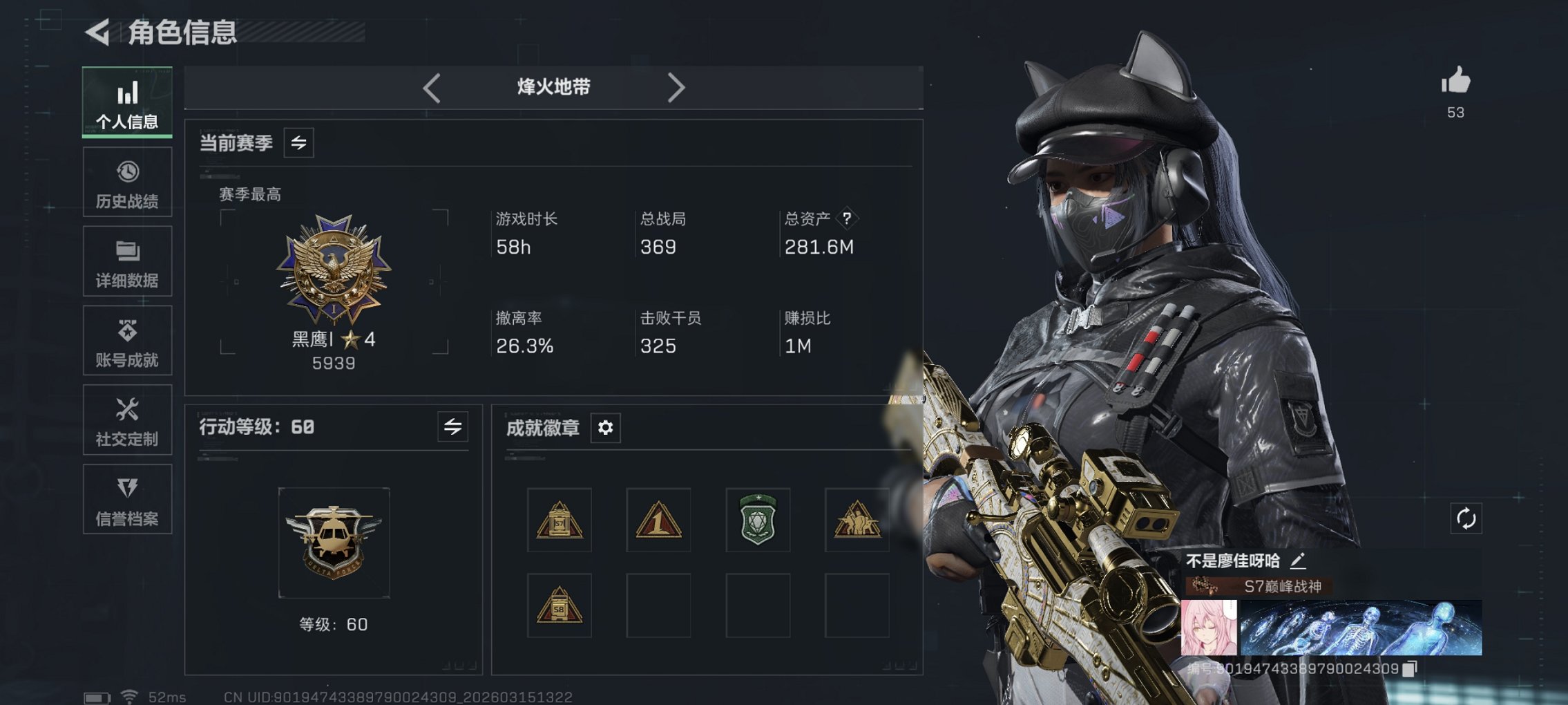
Task: Click the switch icon next to 行动等级
Action: pyautogui.click(x=453, y=427)
